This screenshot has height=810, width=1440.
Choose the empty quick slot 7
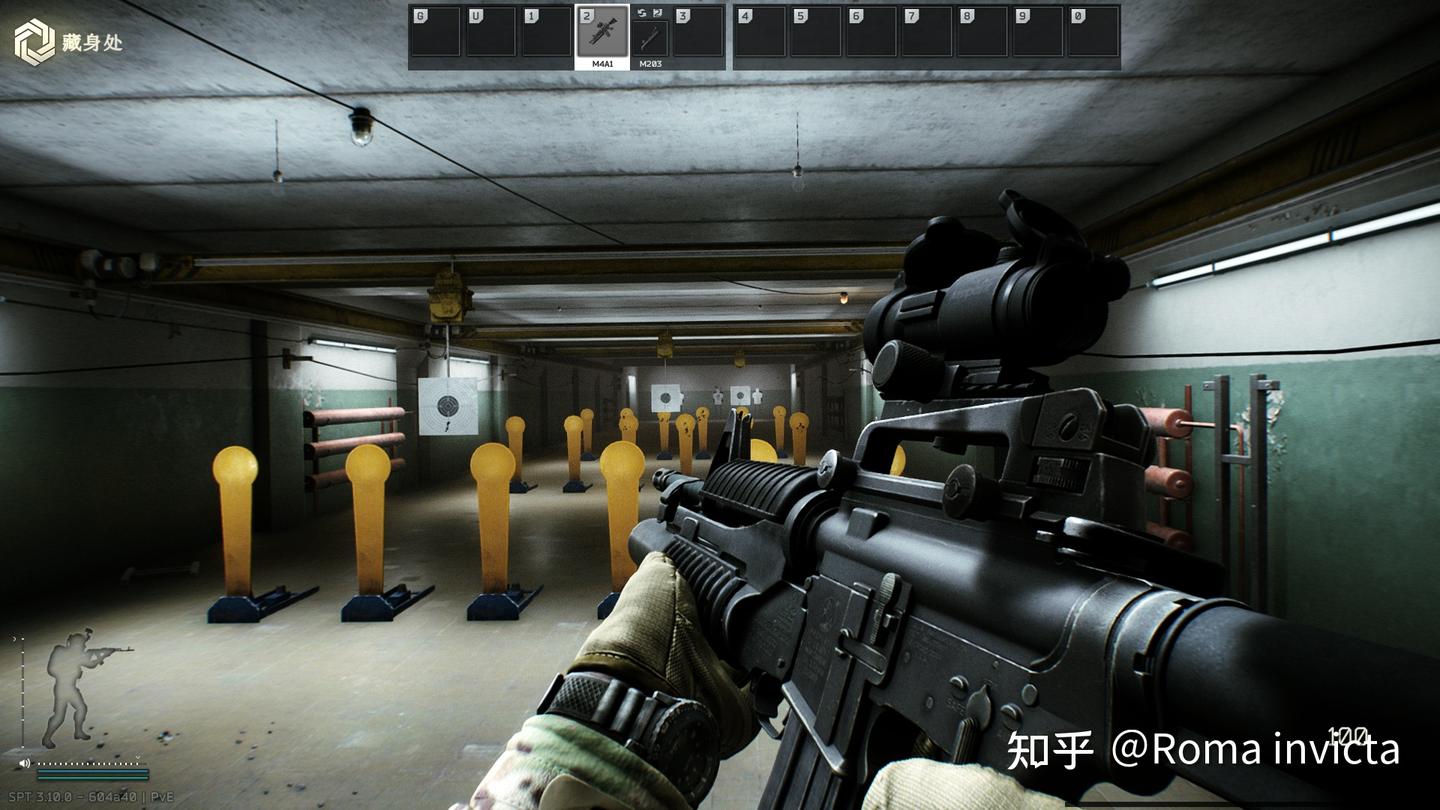click(x=926, y=32)
